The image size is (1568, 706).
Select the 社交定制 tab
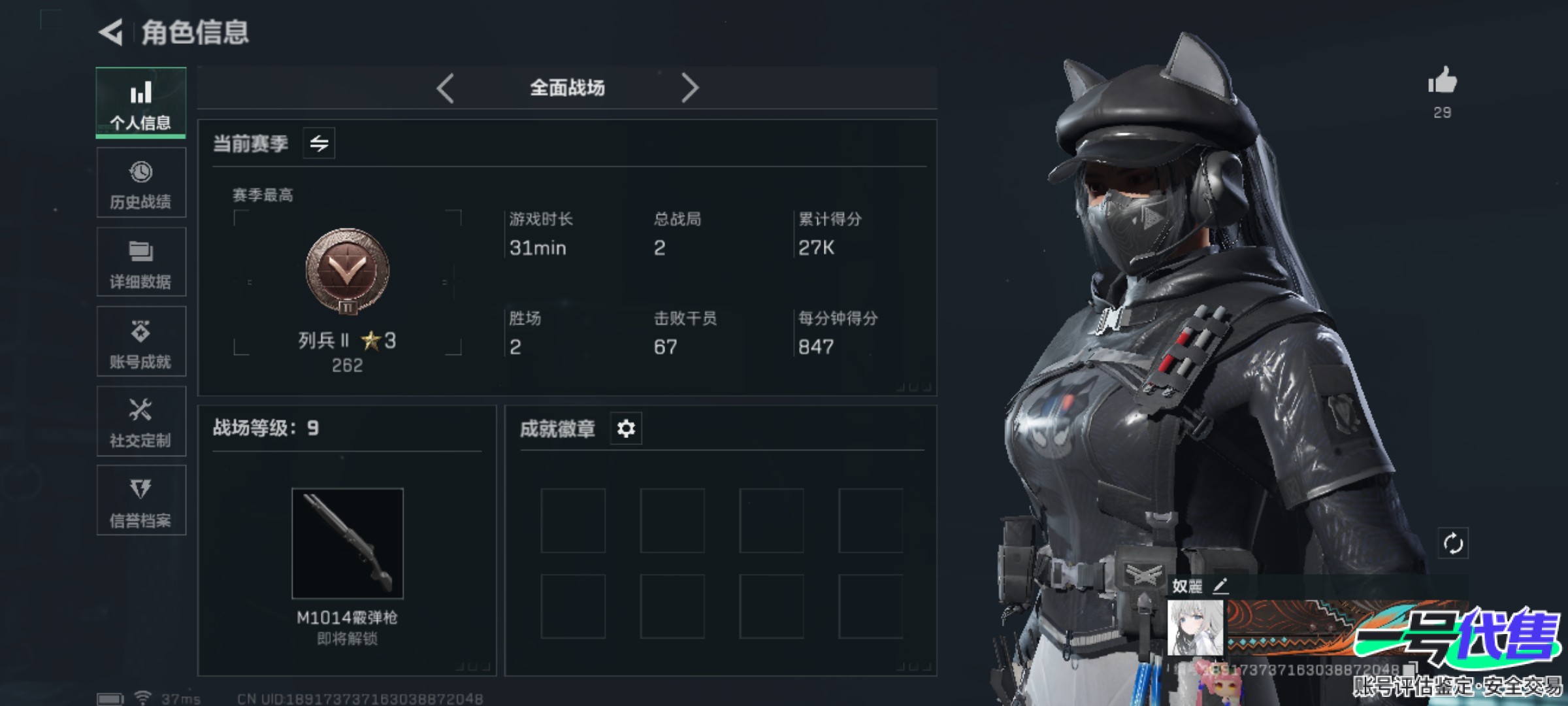140,422
